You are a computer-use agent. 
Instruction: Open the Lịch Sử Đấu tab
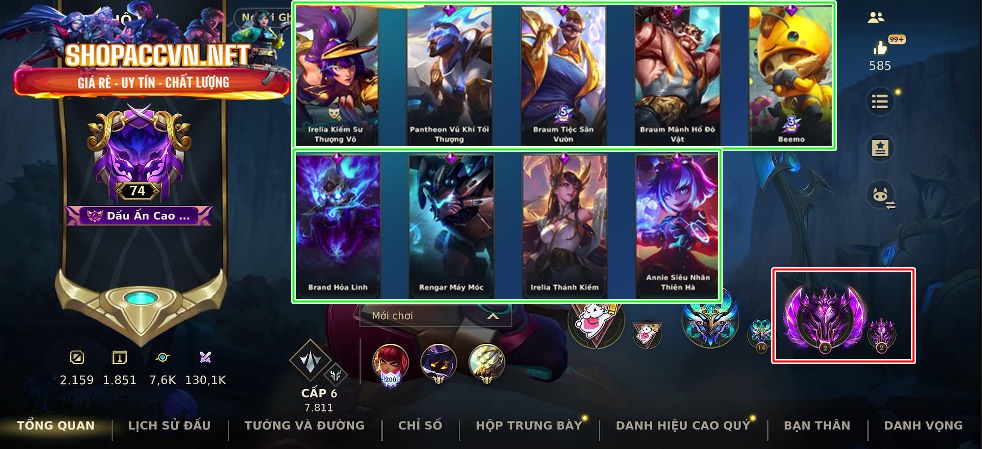[169, 425]
